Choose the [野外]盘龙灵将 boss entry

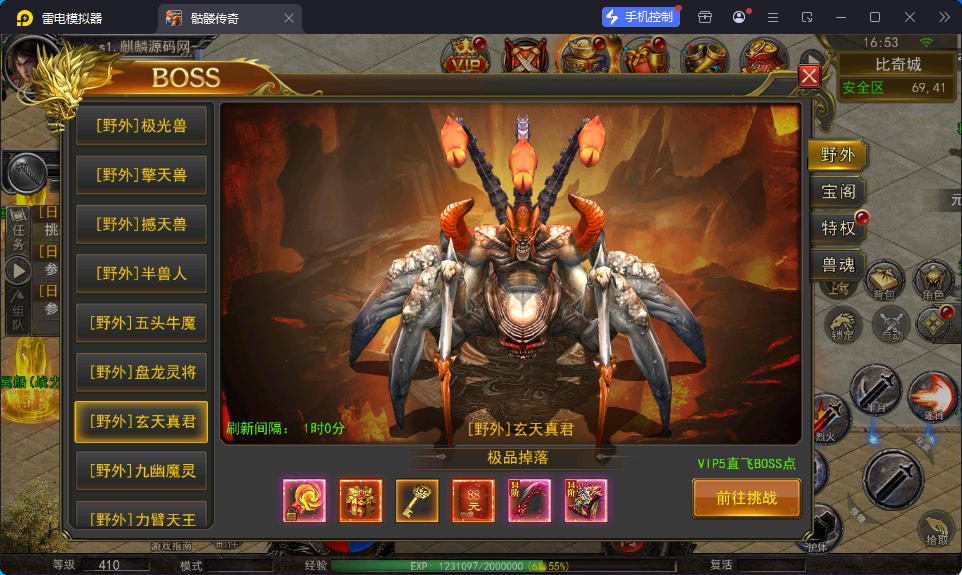point(141,372)
